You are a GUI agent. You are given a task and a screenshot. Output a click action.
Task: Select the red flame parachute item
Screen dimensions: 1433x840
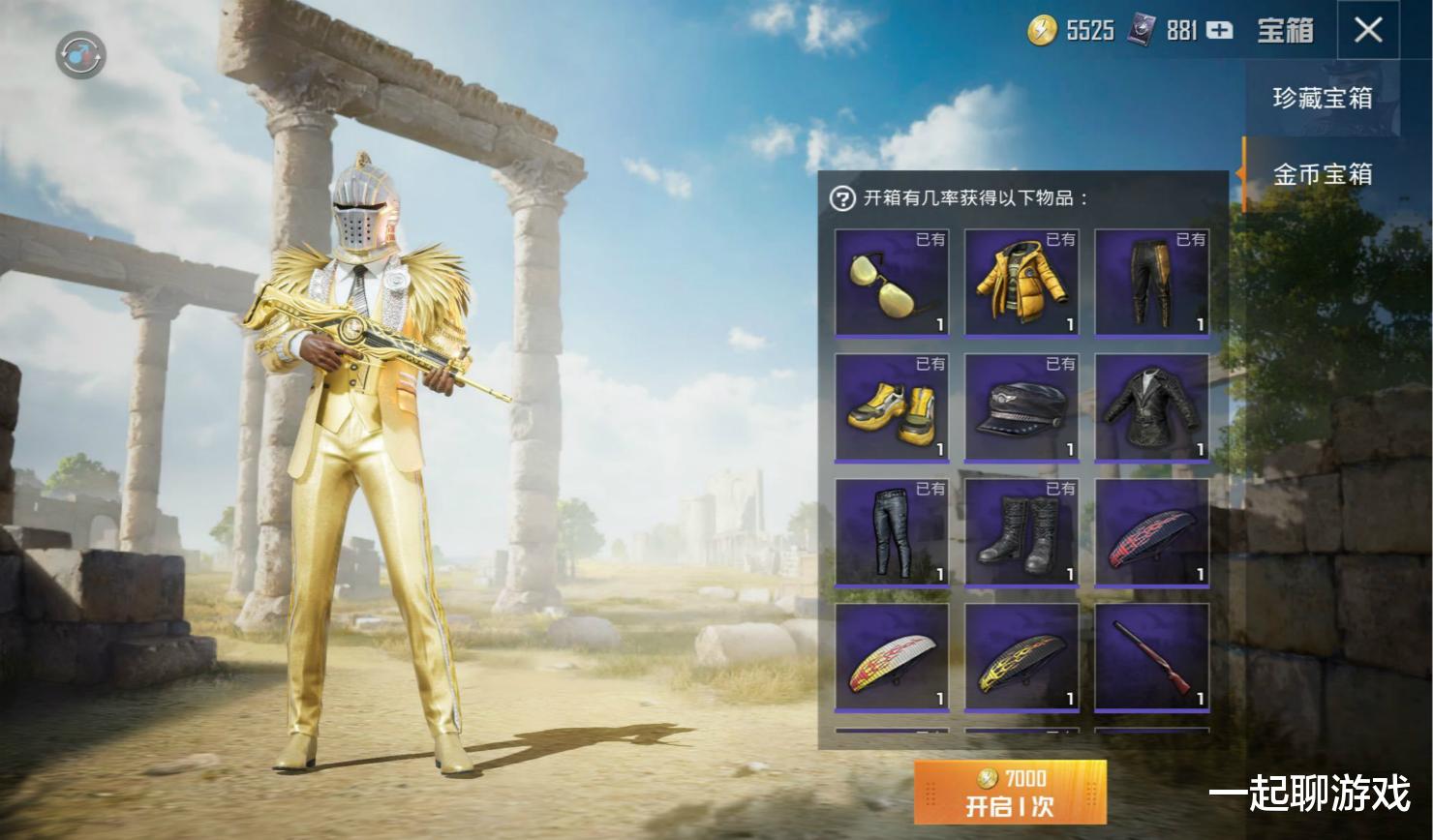pyautogui.click(x=1152, y=533)
